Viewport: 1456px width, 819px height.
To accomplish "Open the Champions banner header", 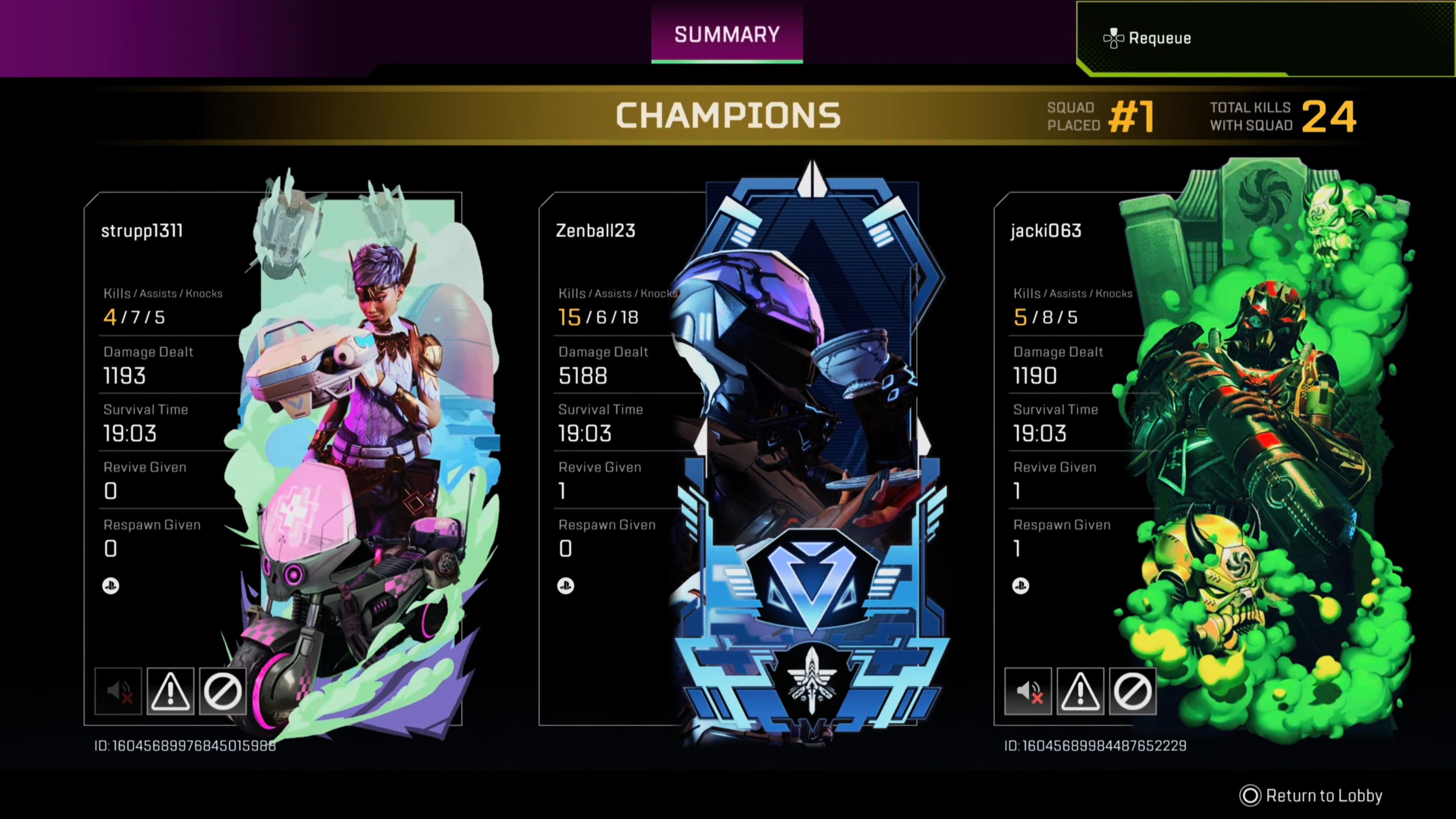I will pos(728,116).
